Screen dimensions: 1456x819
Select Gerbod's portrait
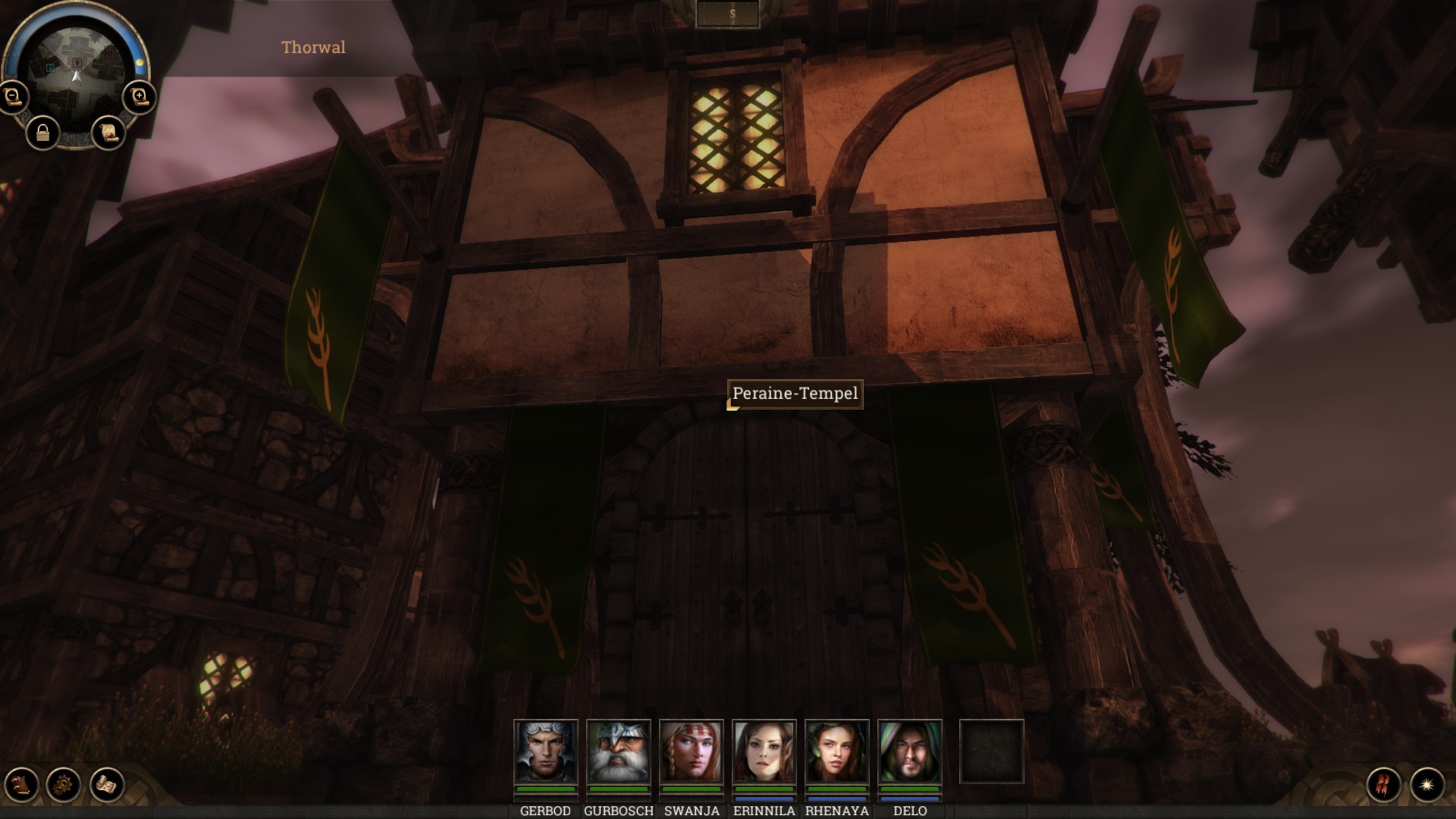click(546, 751)
